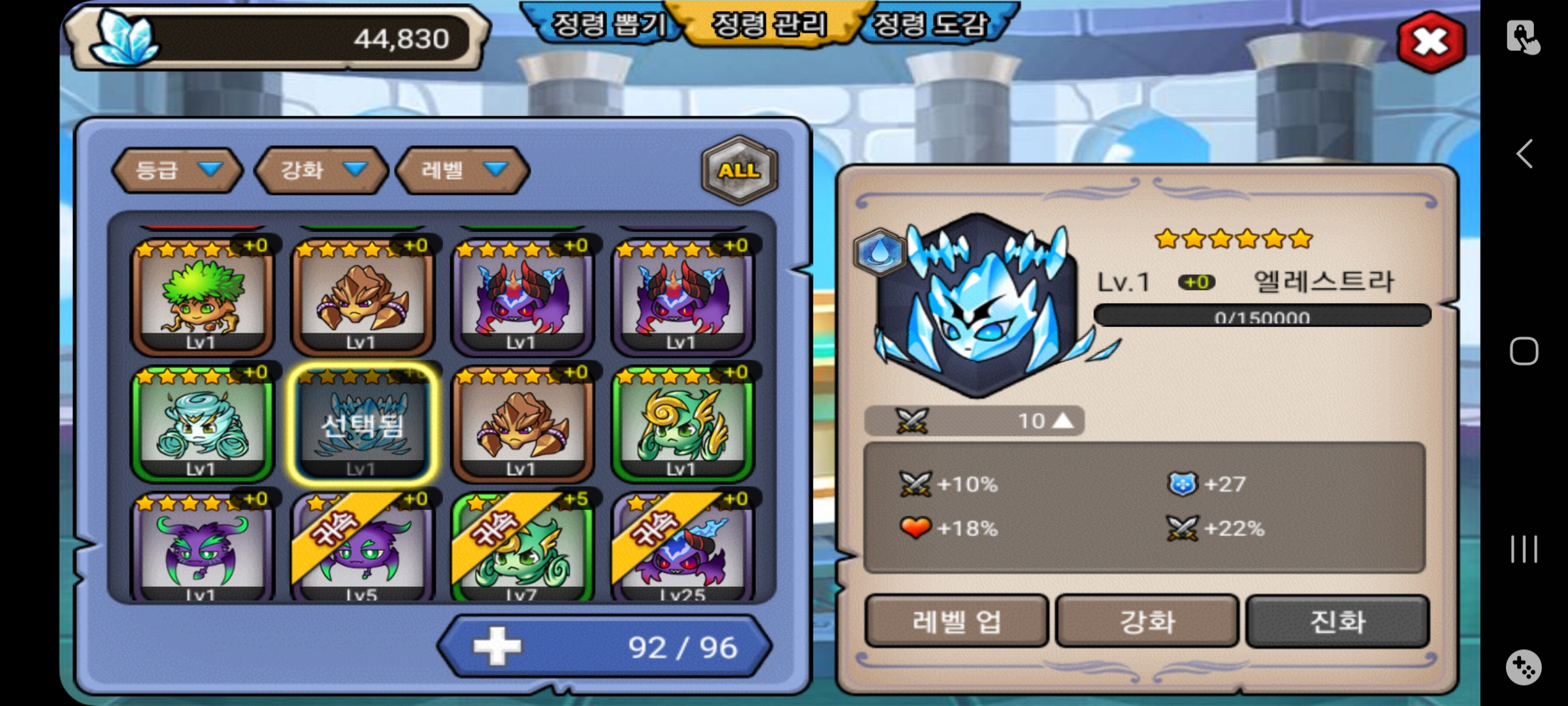The width and height of the screenshot is (1568, 706).
Task: Expand spirit storage with the plus button
Action: pos(498,647)
